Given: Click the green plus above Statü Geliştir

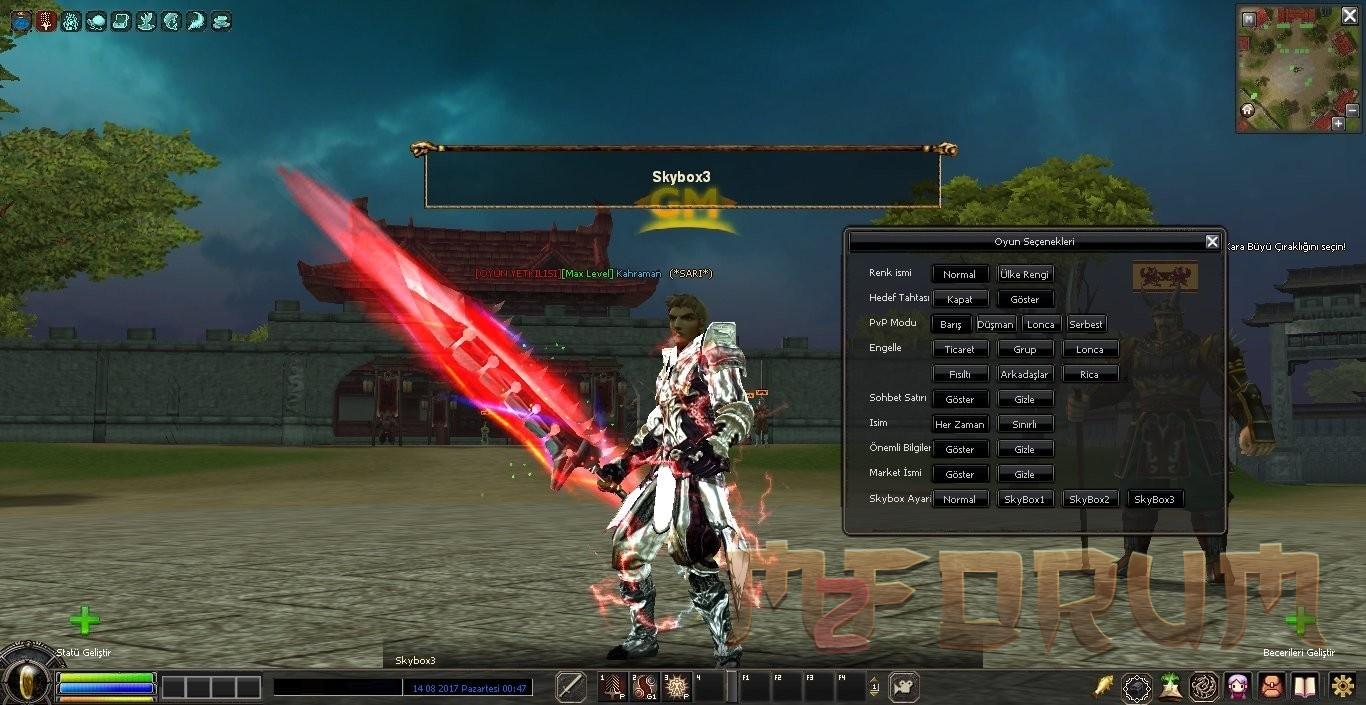Looking at the screenshot, I should coord(85,621).
